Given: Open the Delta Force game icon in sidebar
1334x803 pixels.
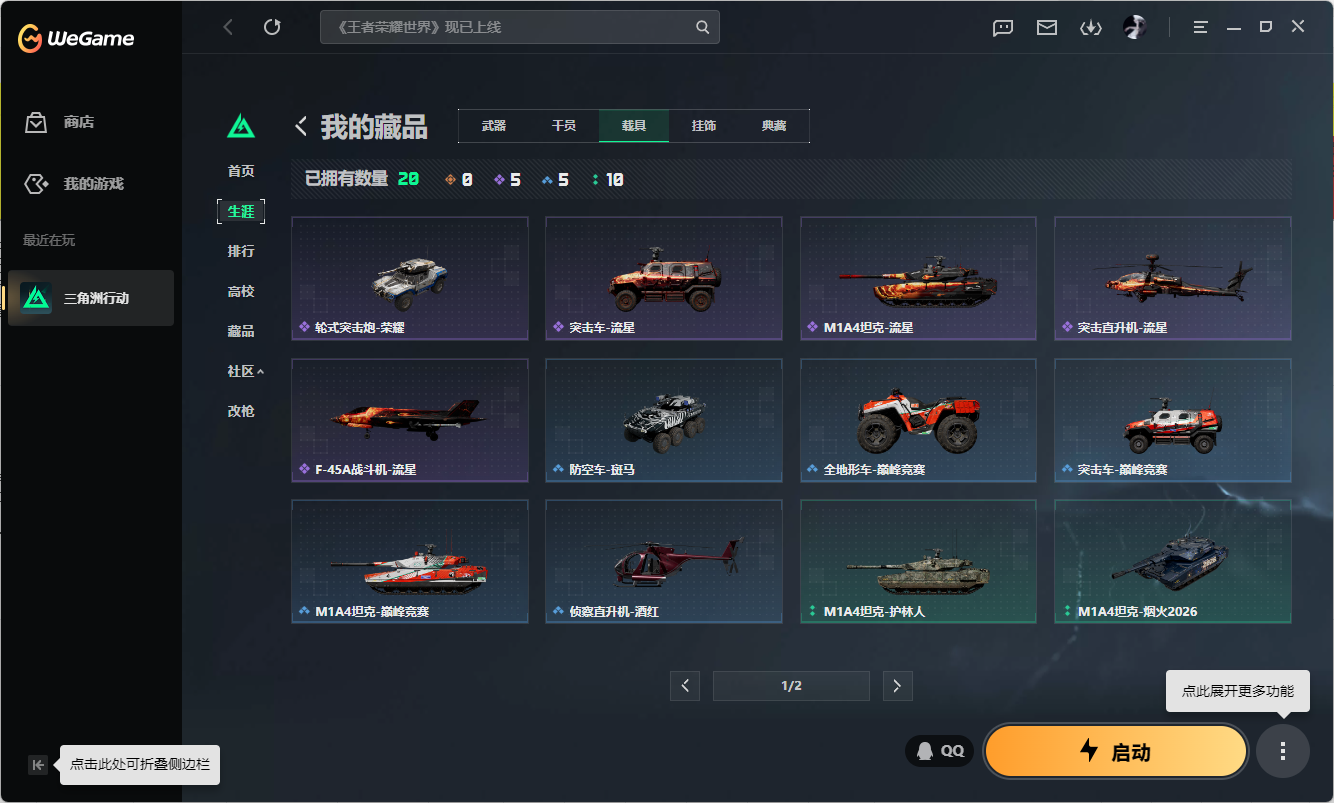Looking at the screenshot, I should point(36,297).
